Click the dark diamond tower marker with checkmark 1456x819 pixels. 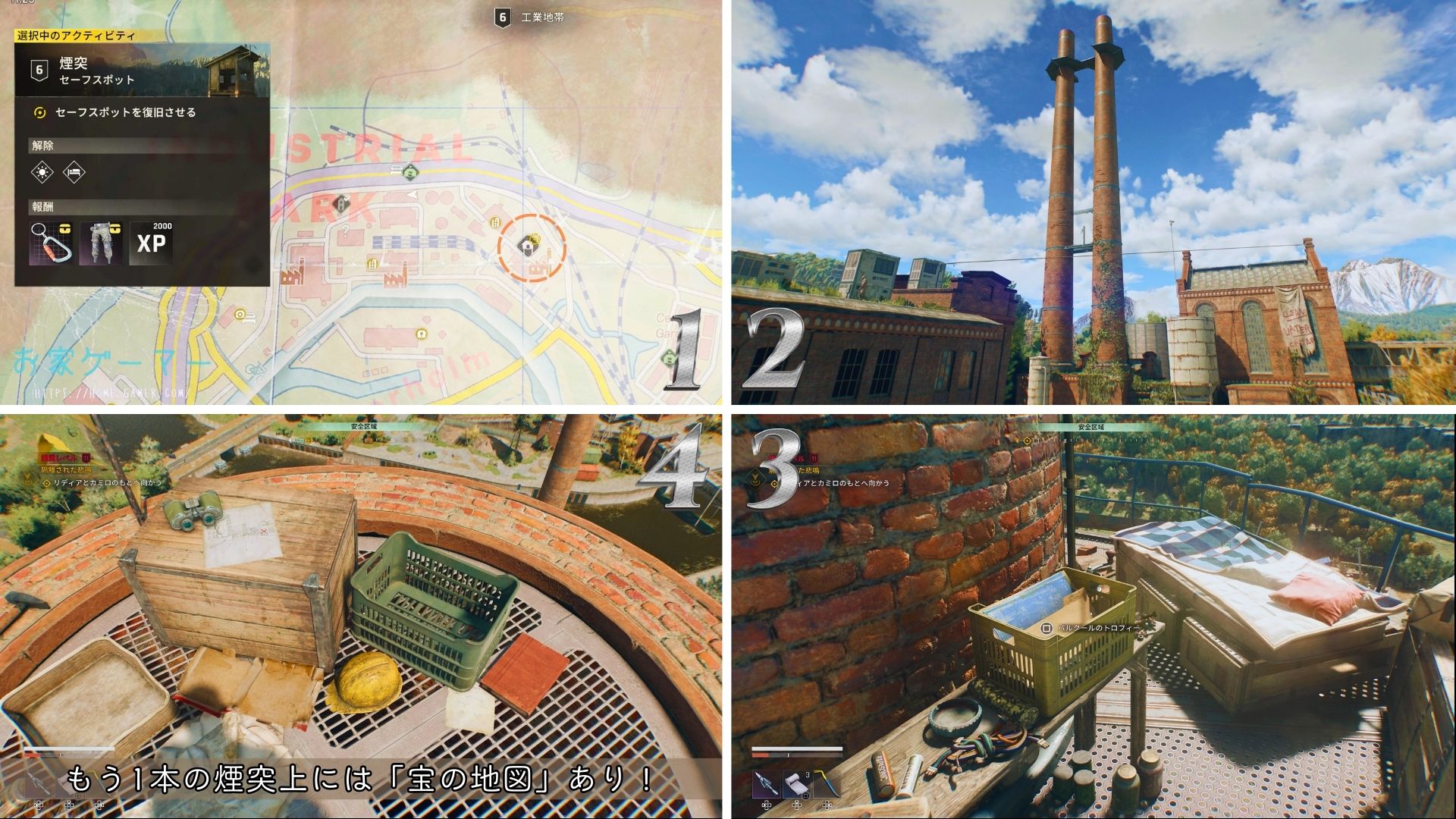(342, 203)
